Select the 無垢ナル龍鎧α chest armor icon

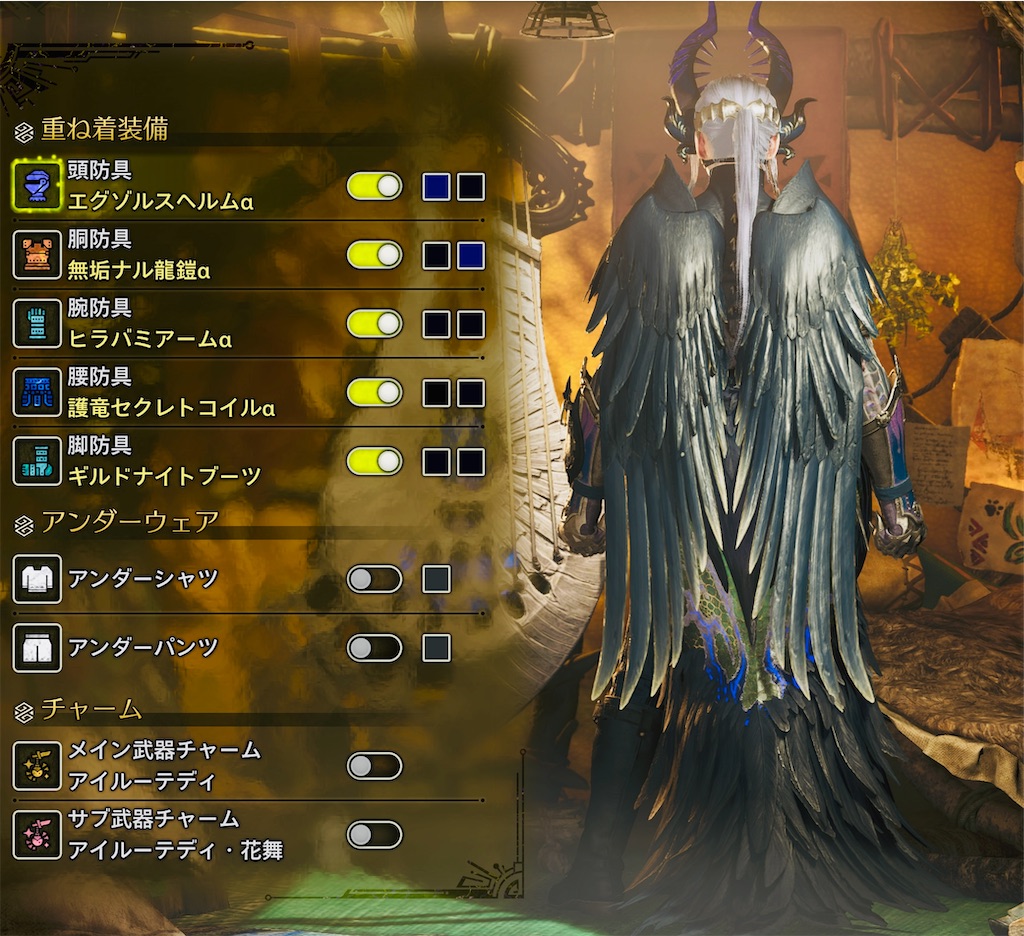(x=37, y=255)
